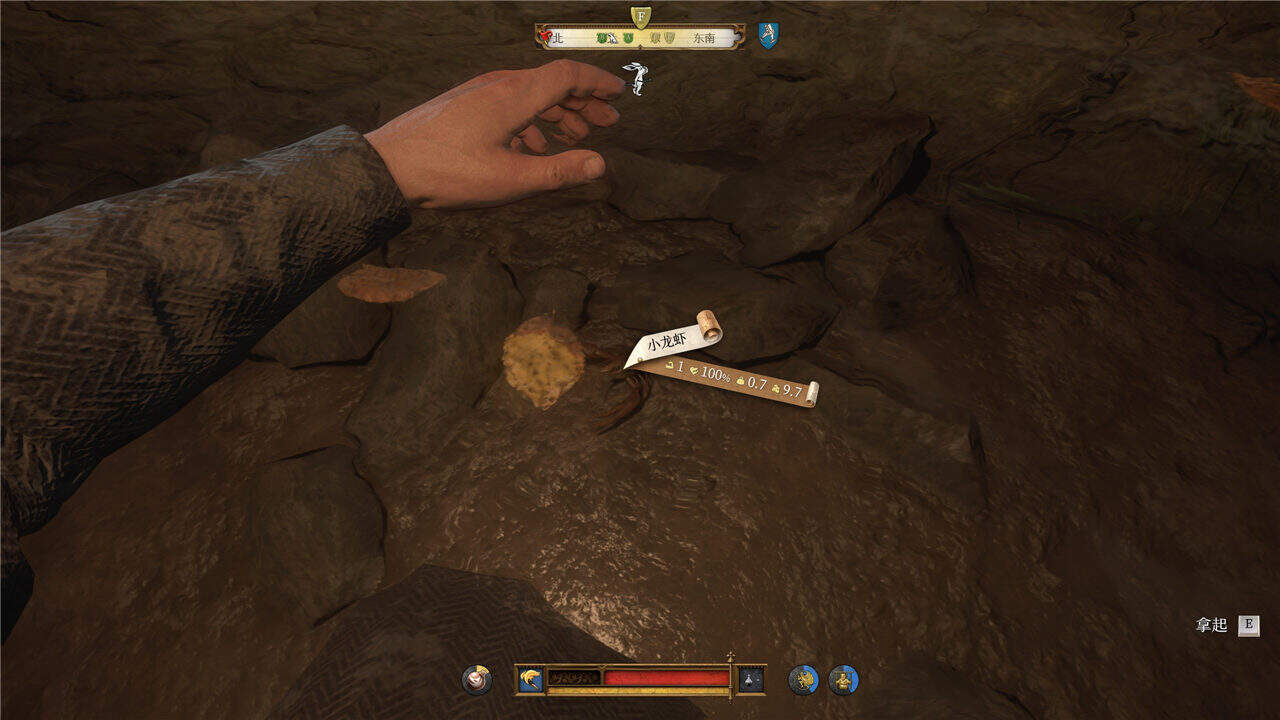Open the golden seated-figure buff icon
Viewport: 1280px width, 720px height.
(x=843, y=680)
